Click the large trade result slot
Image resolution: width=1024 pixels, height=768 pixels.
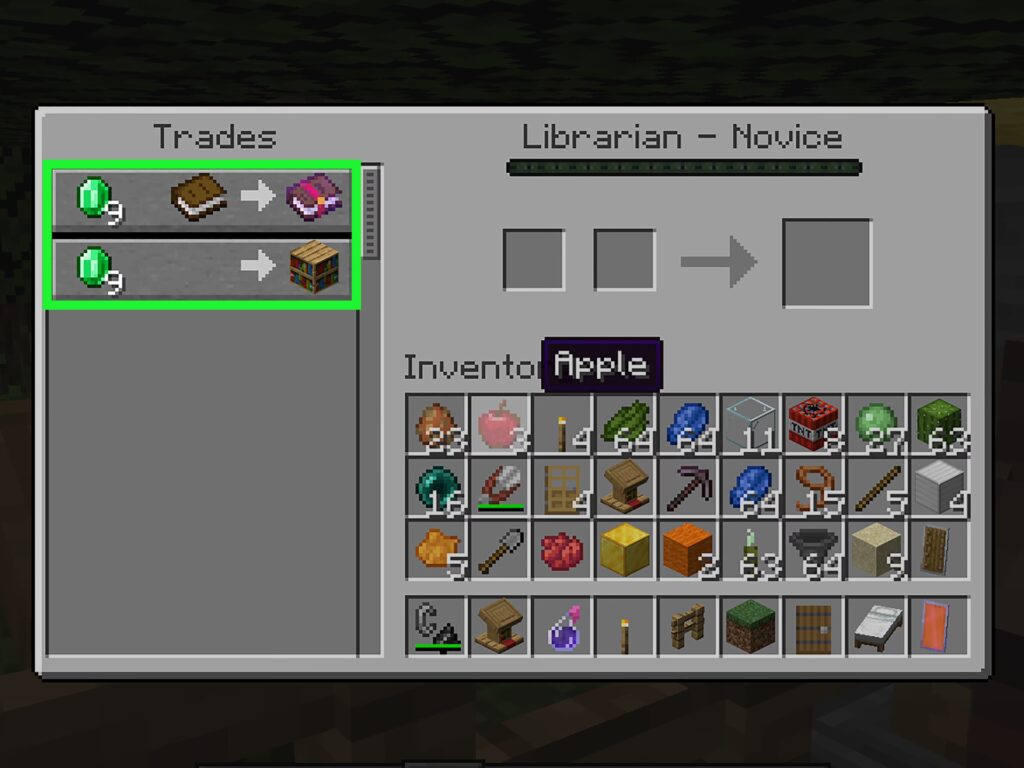pos(826,263)
